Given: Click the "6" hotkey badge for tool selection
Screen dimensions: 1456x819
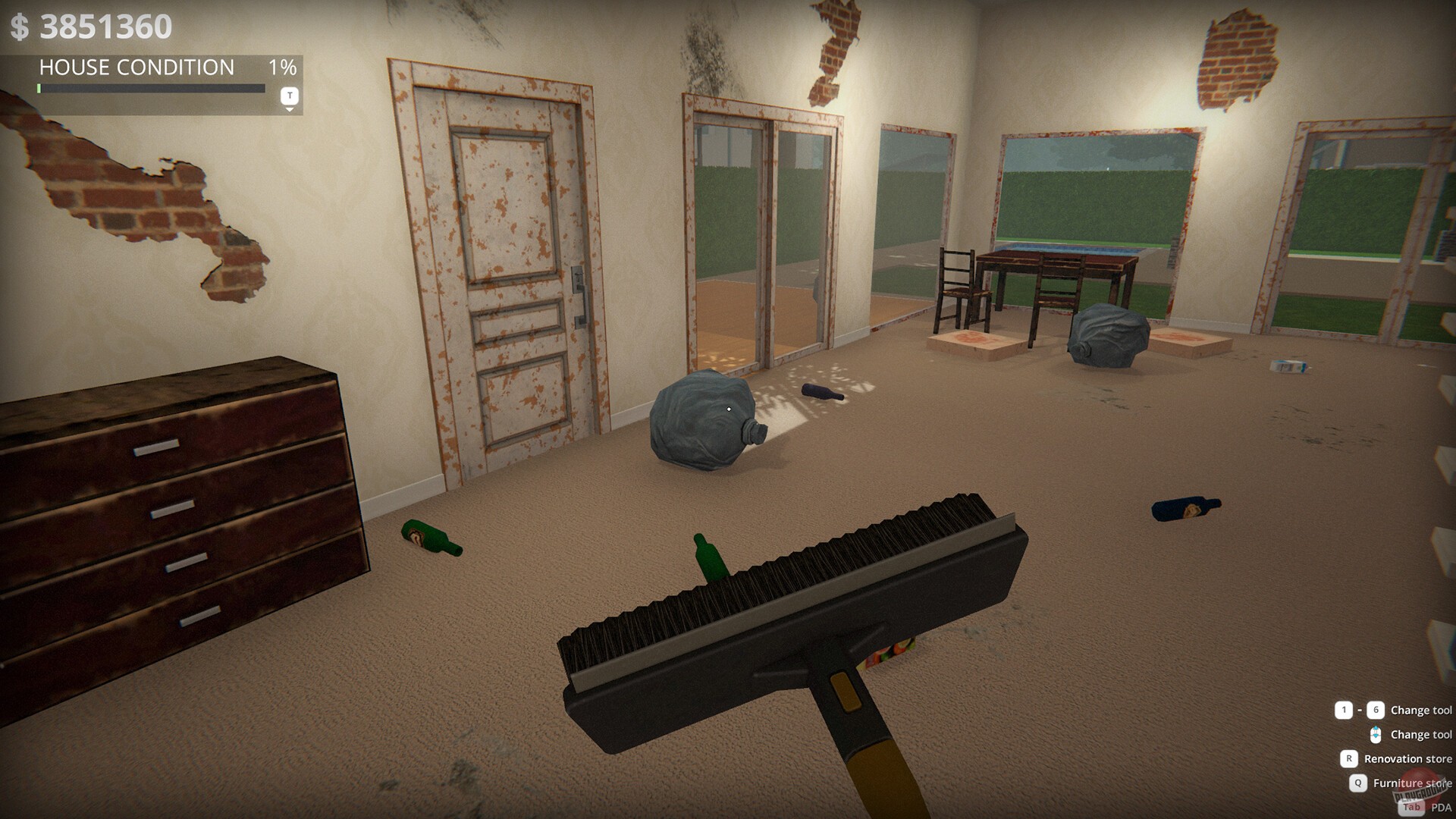Looking at the screenshot, I should [x=1376, y=710].
